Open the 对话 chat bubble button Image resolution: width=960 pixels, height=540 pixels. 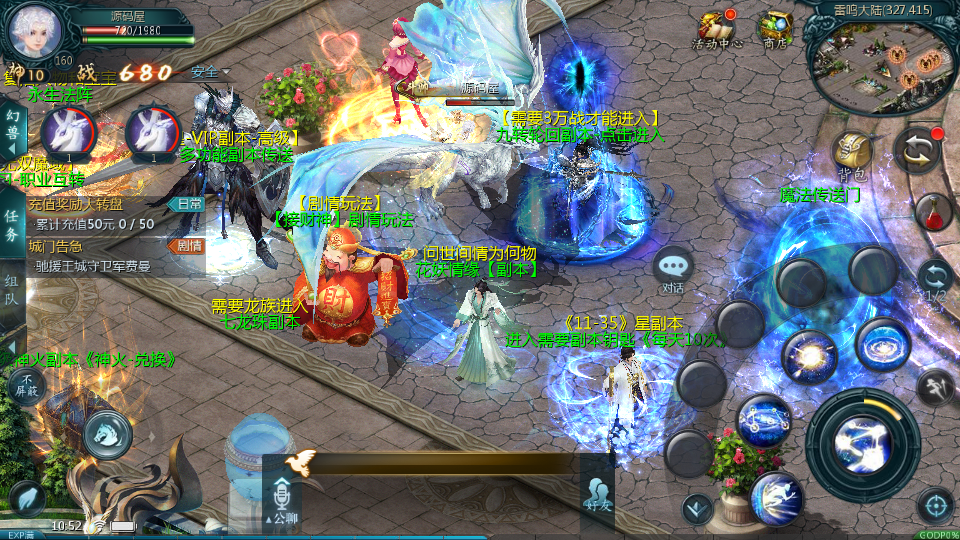(x=673, y=270)
